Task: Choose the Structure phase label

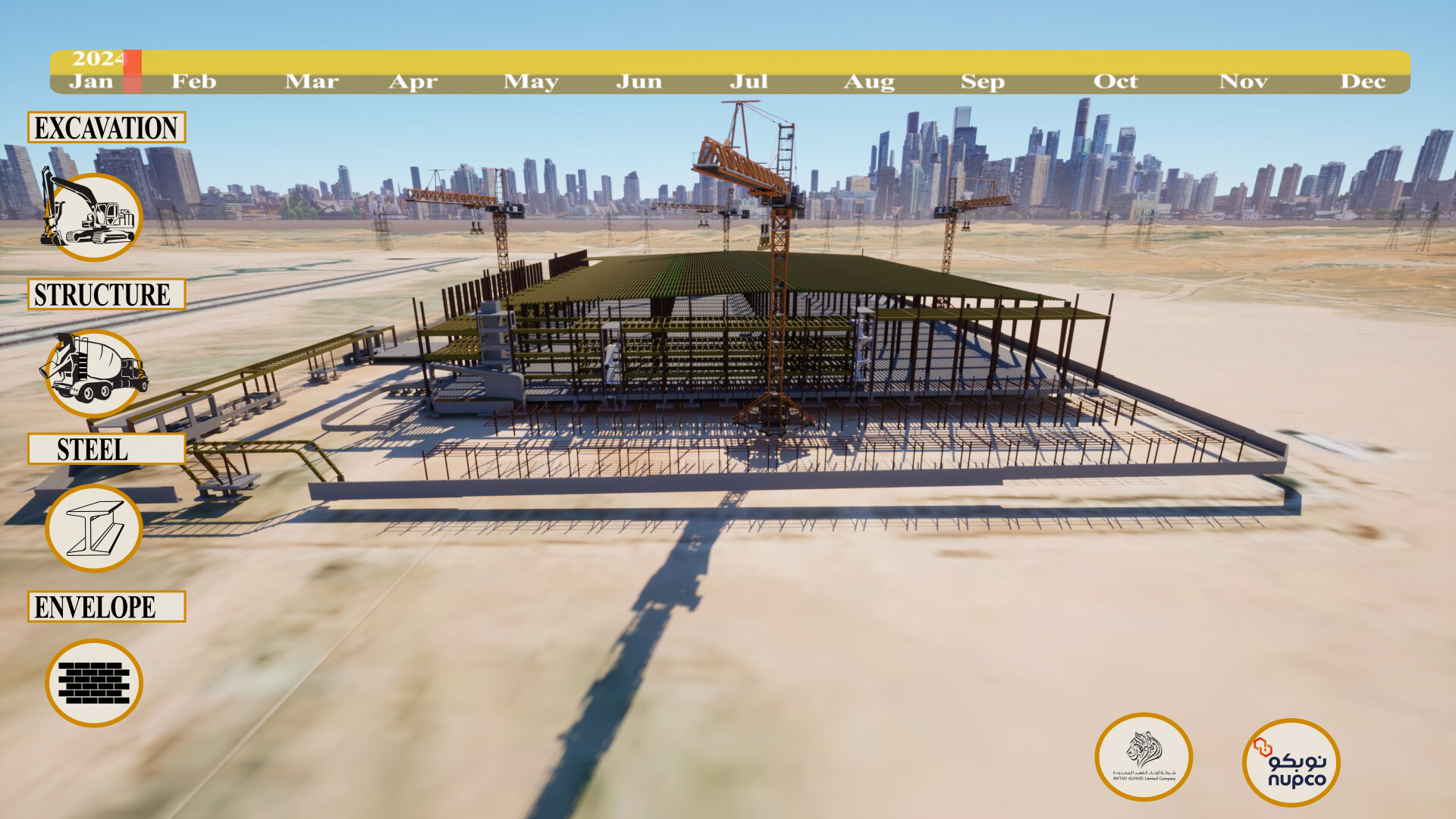Action: 106,294
